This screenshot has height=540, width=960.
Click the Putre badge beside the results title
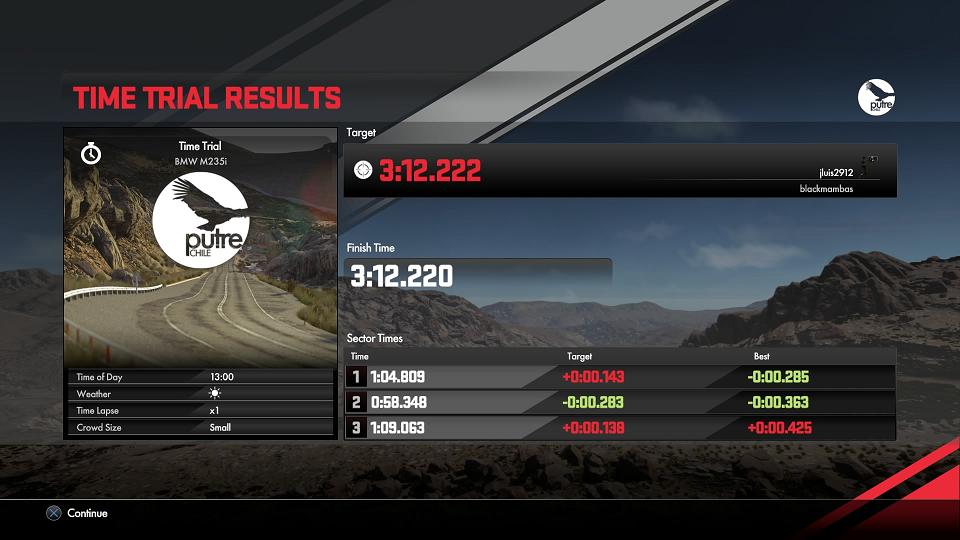pos(876,97)
